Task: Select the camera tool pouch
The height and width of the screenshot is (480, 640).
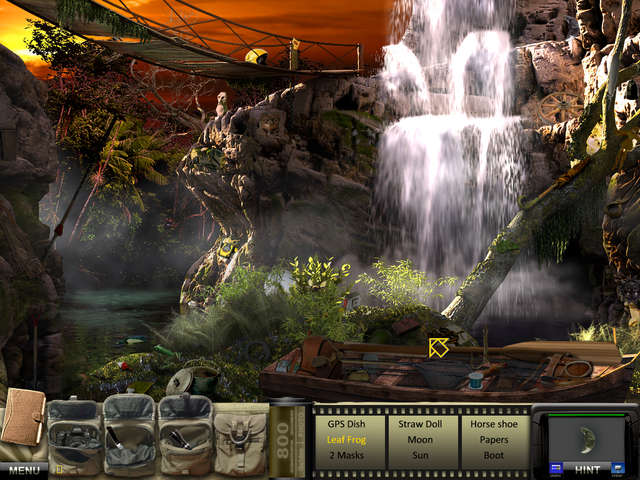Action: [73, 437]
